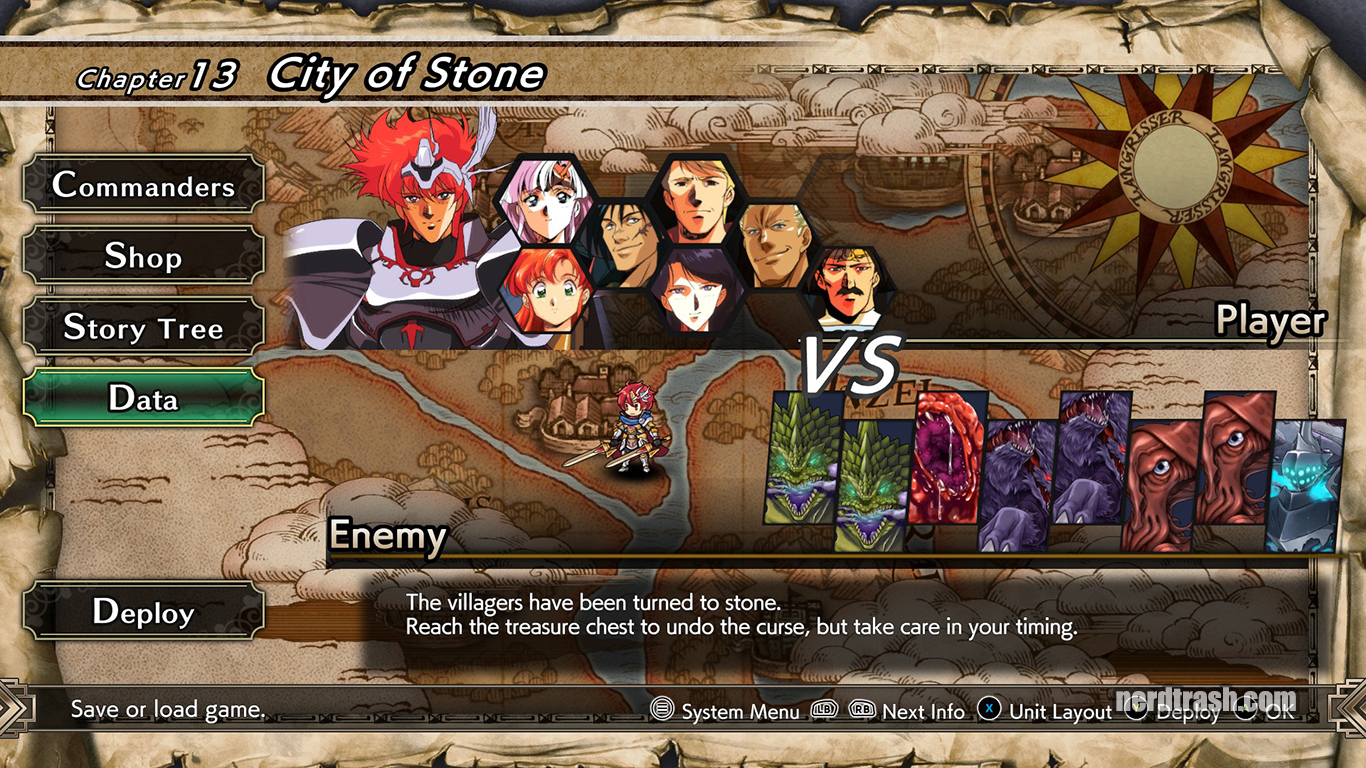The height and width of the screenshot is (768, 1366).
Task: Select the blue glowing armored enemy card
Action: tap(1304, 485)
